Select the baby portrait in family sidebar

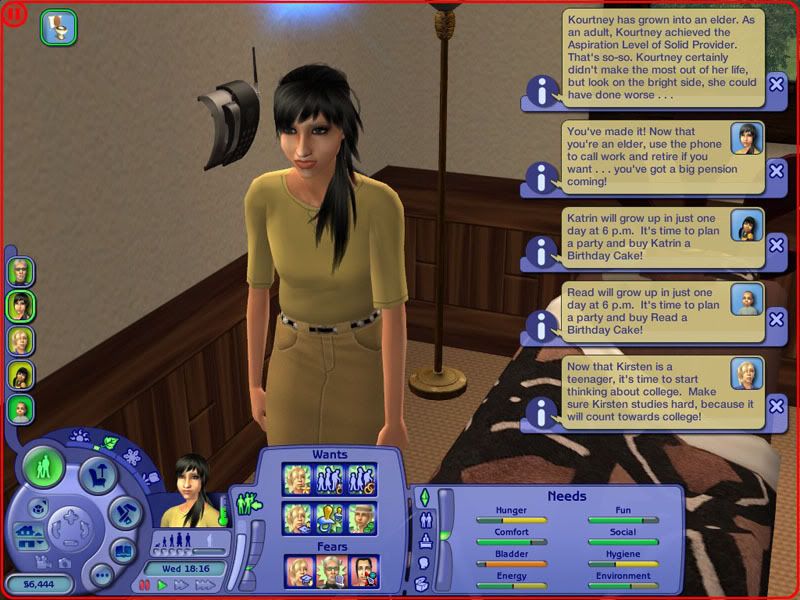pyautogui.click(x=21, y=409)
